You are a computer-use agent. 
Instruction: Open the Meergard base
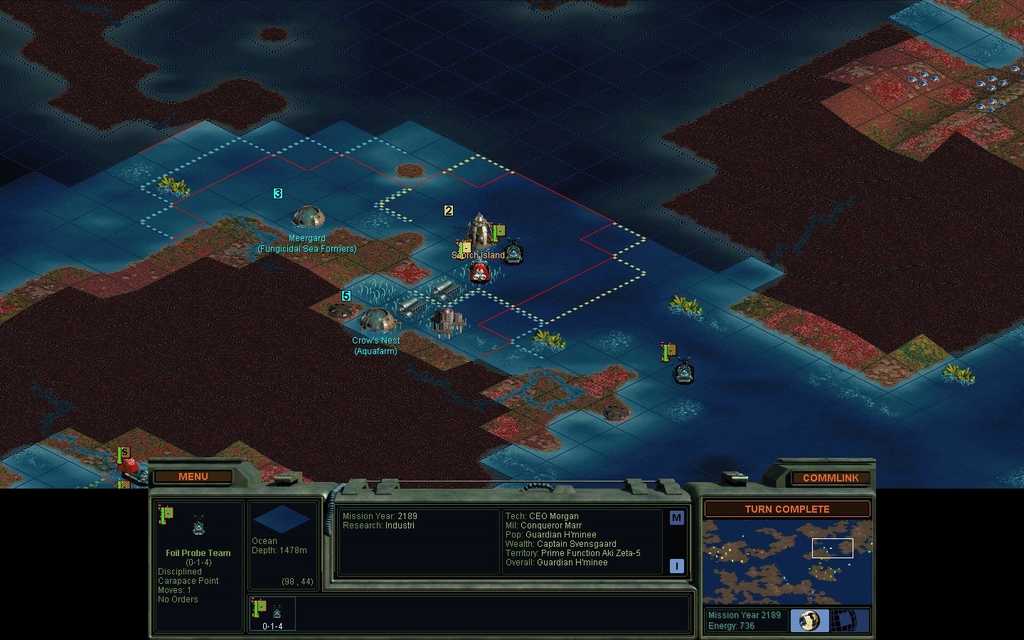(x=308, y=216)
